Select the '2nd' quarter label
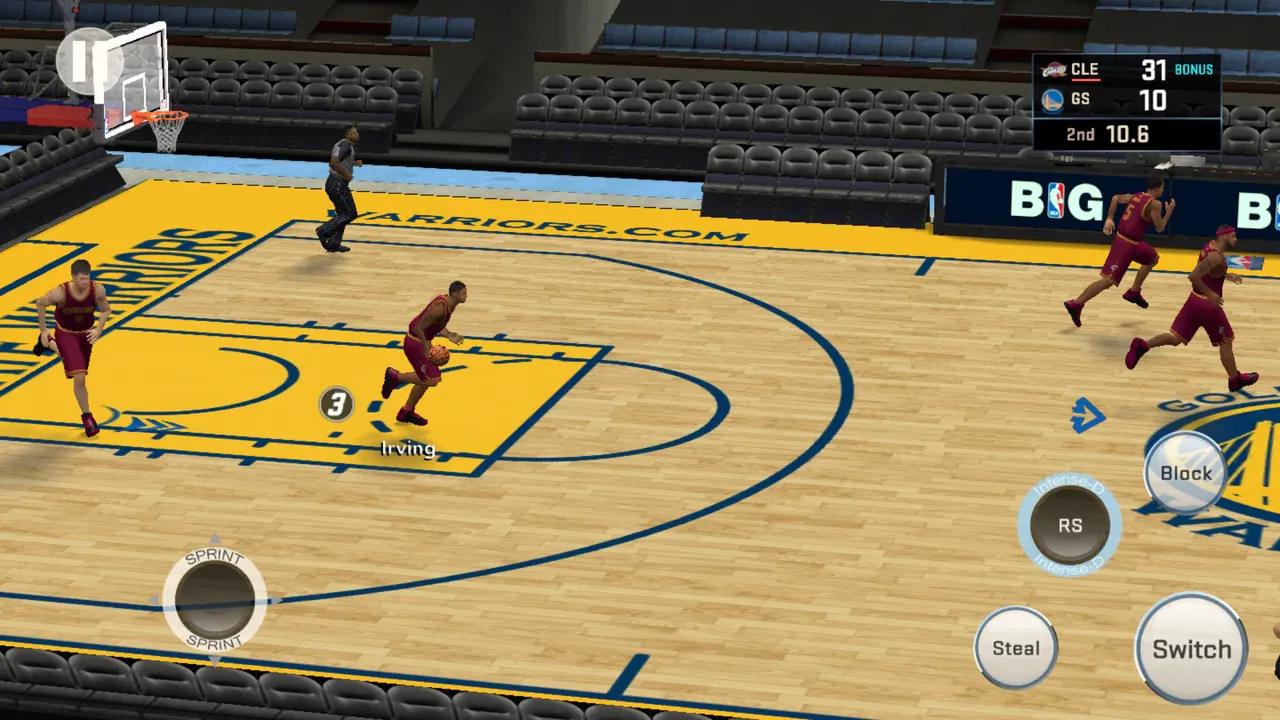Viewport: 1280px width, 720px height. coord(1078,133)
